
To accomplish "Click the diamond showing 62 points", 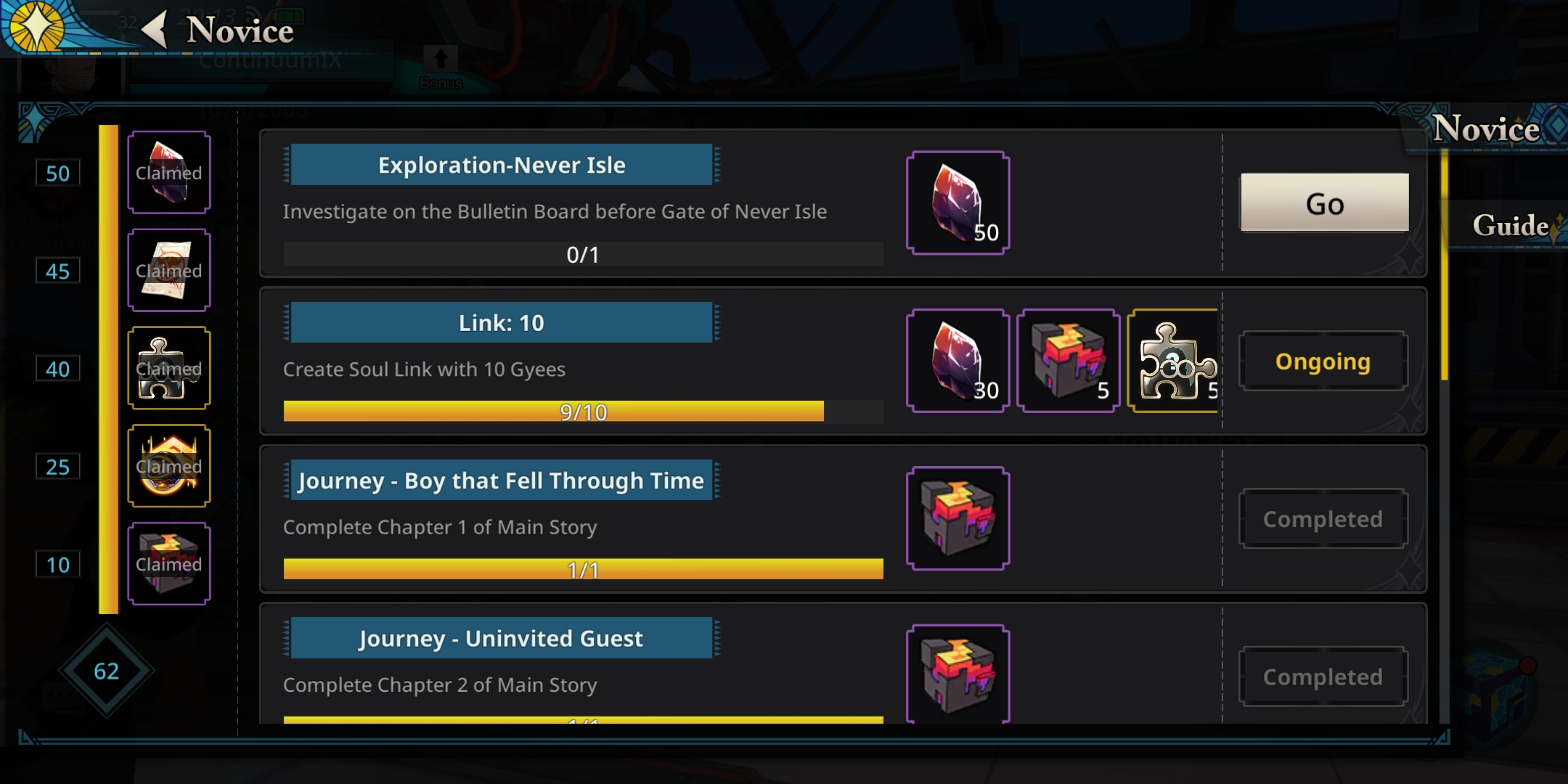I will [x=107, y=671].
